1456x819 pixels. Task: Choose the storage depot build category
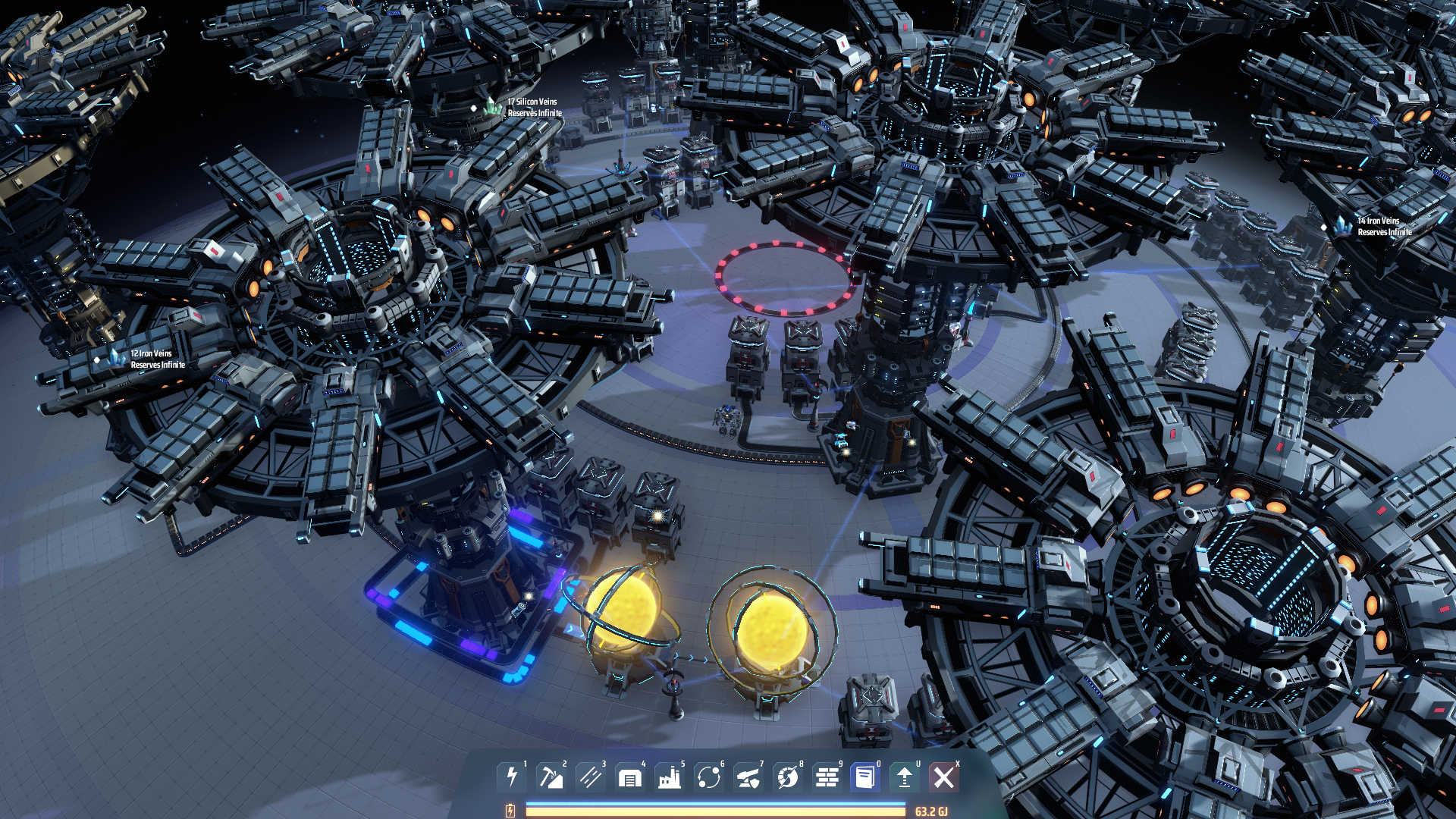tap(630, 777)
